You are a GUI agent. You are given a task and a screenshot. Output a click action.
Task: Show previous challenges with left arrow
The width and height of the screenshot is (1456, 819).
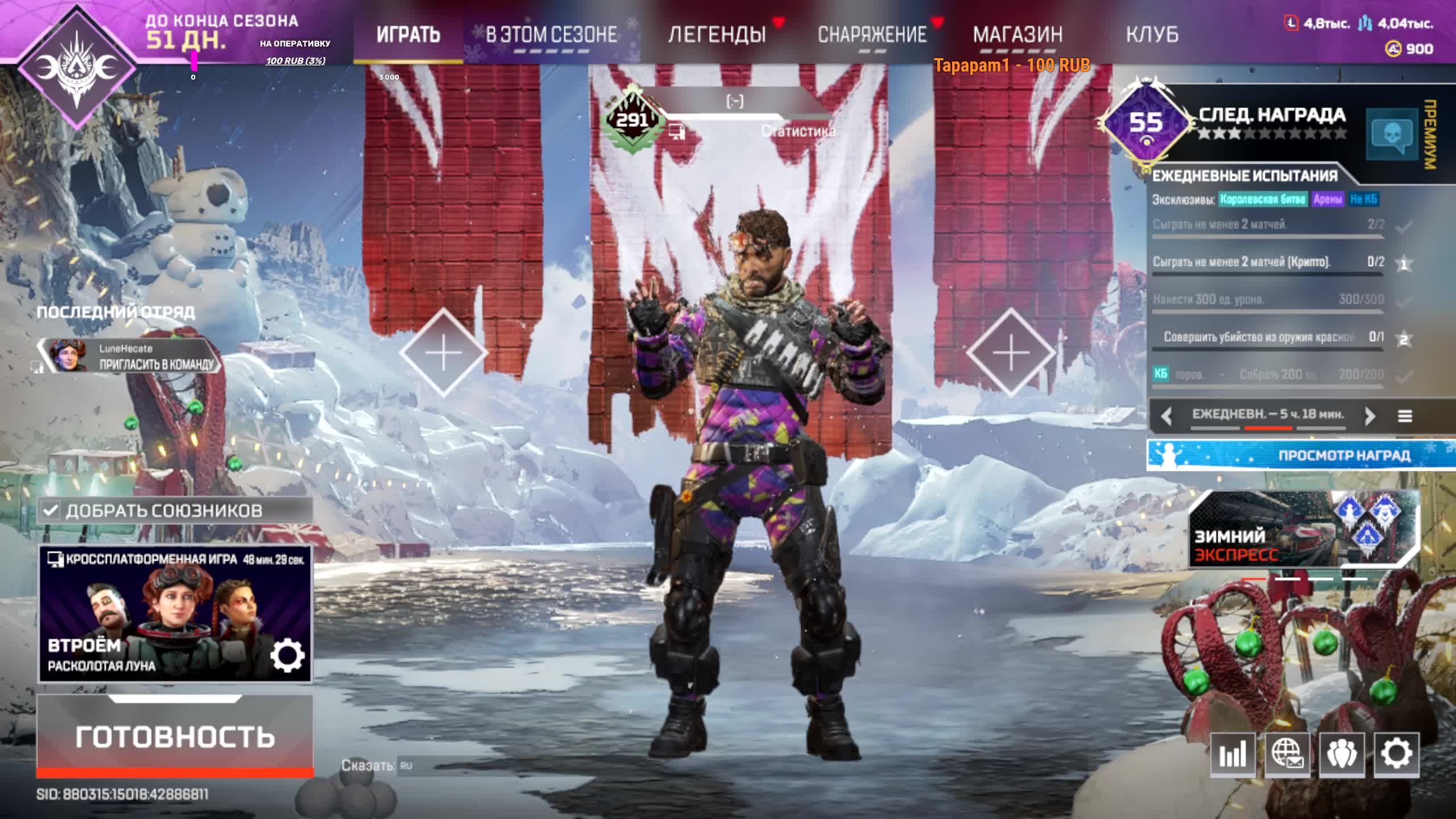[x=1167, y=416]
